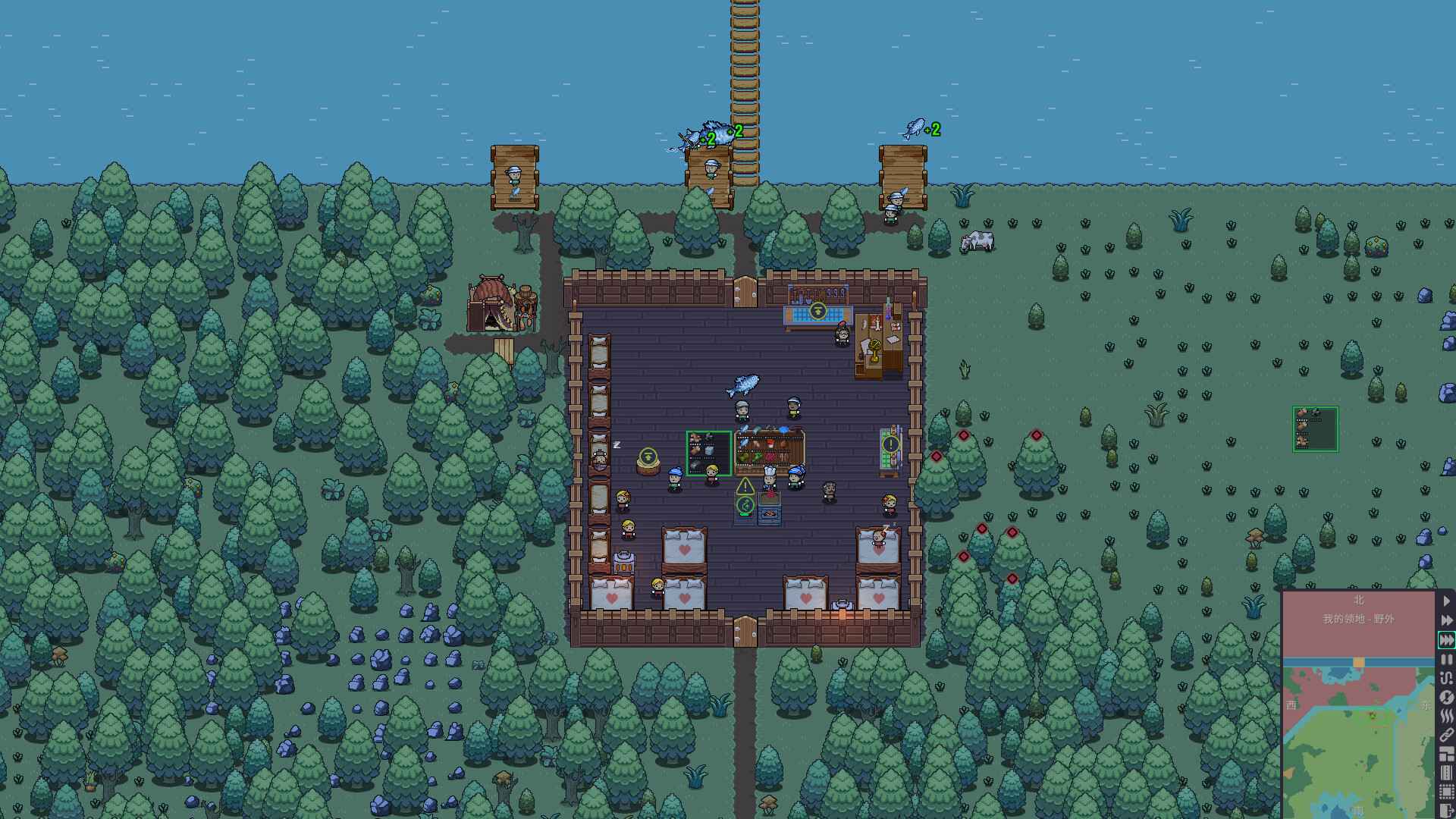Click the yellow exclamation alert above the stove
Viewport: 1456px width, 819px height.
(745, 486)
